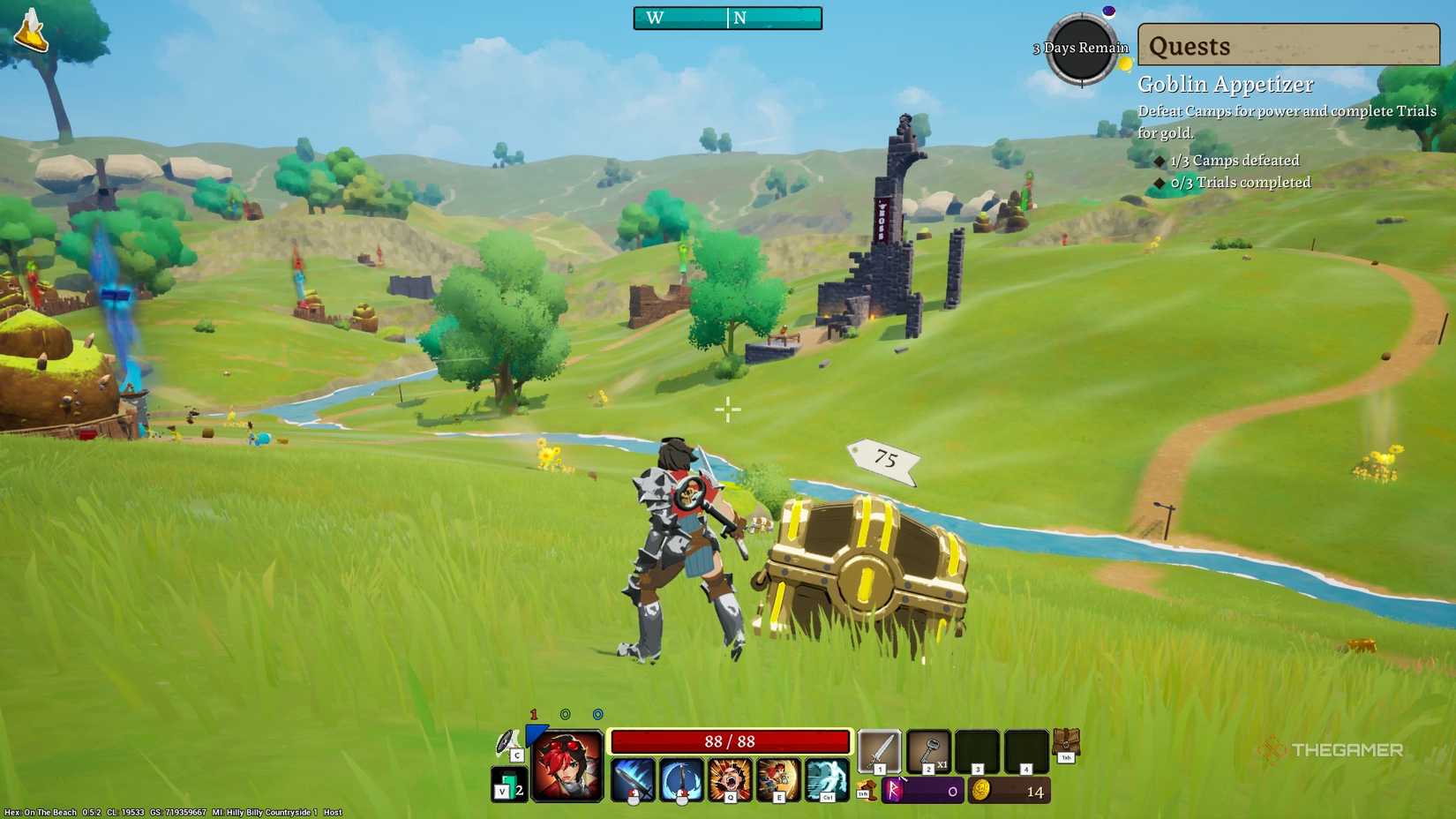Click the purple rune currency icon
The image size is (1456, 819).
894,790
